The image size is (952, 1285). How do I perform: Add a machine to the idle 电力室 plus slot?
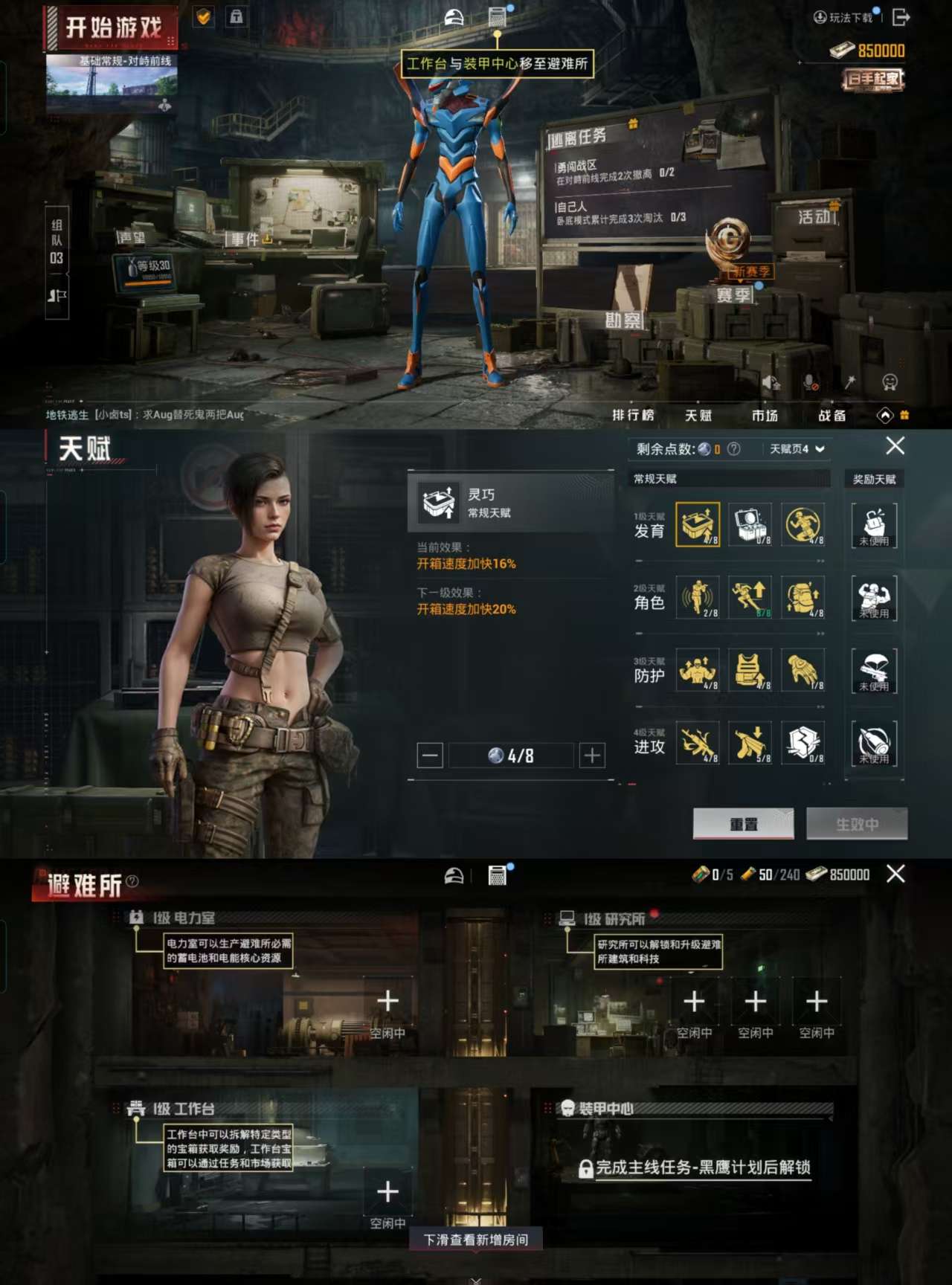click(387, 1001)
